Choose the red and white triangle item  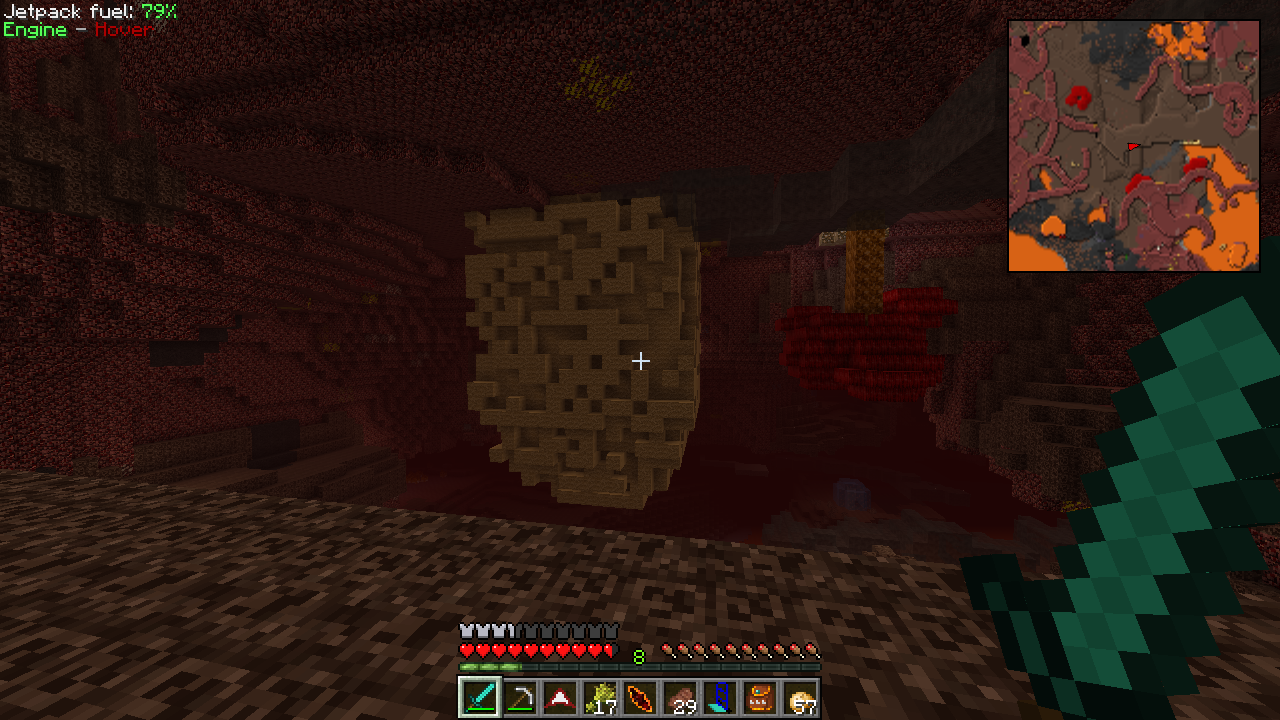pos(559,697)
